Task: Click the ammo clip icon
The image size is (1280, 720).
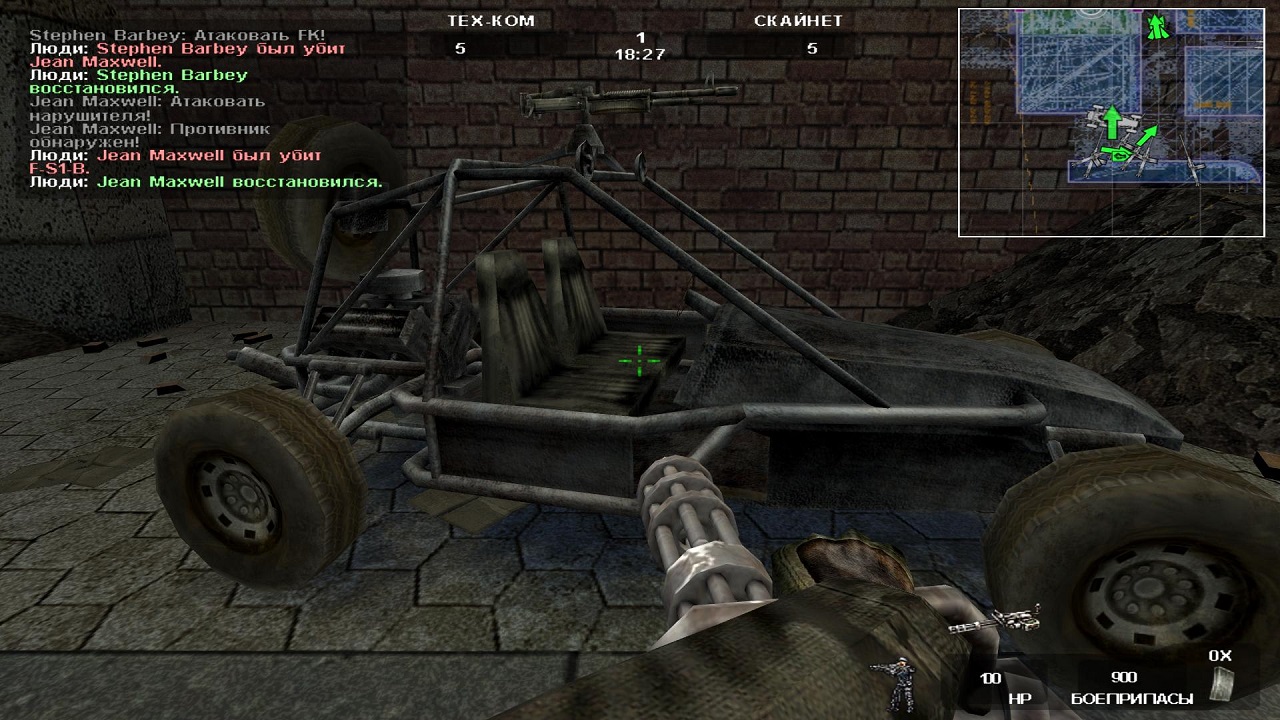Action: 1220,682
